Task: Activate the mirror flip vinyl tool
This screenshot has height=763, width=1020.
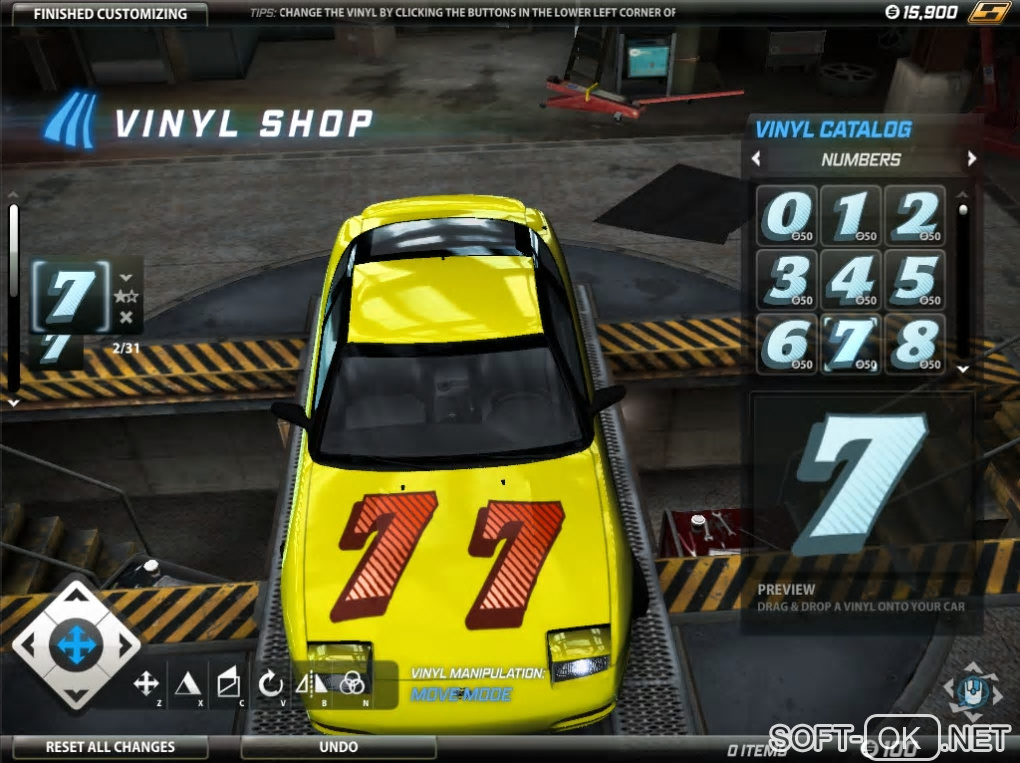Action: tap(311, 684)
